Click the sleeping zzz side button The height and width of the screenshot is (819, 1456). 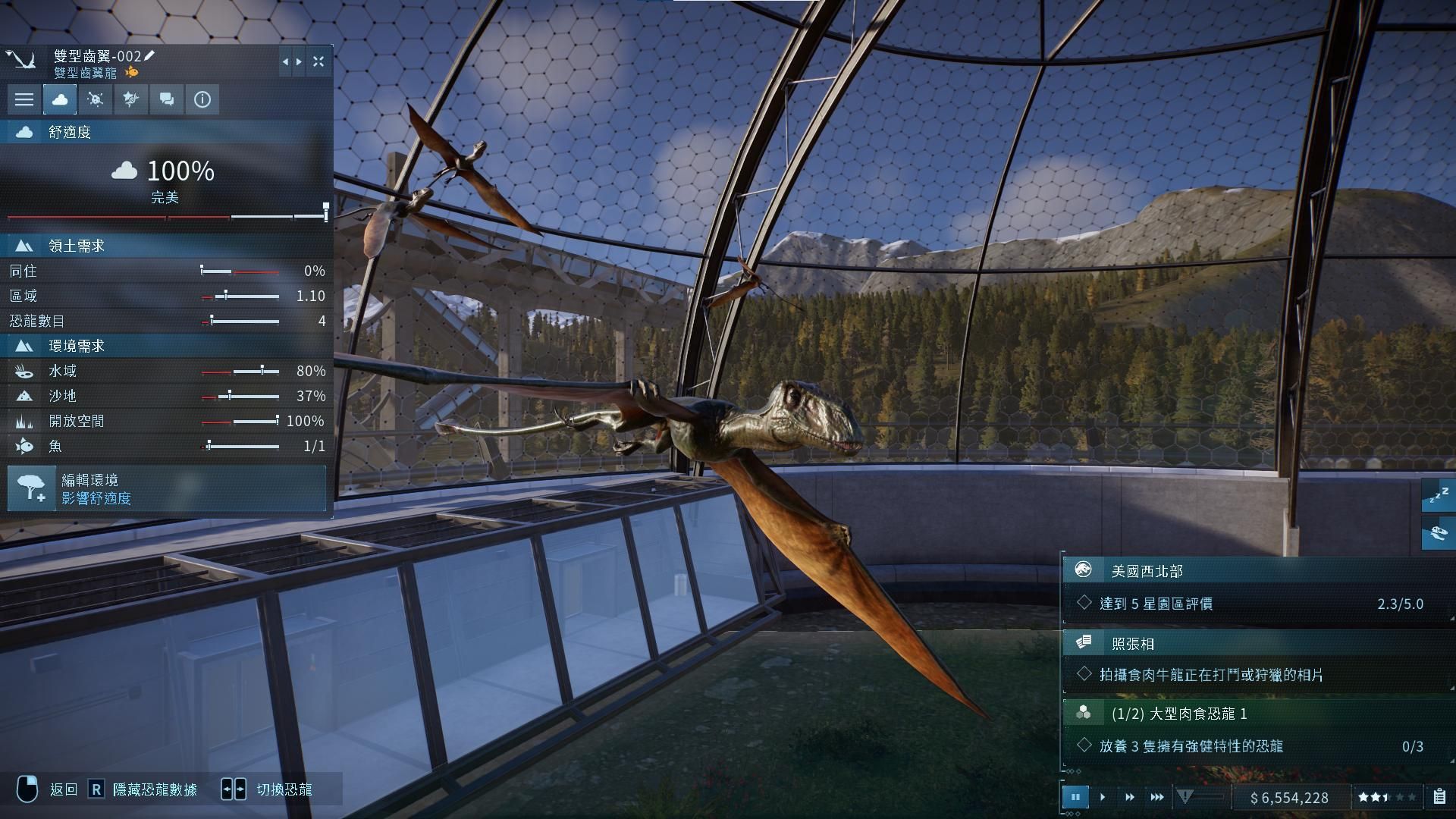[1439, 496]
